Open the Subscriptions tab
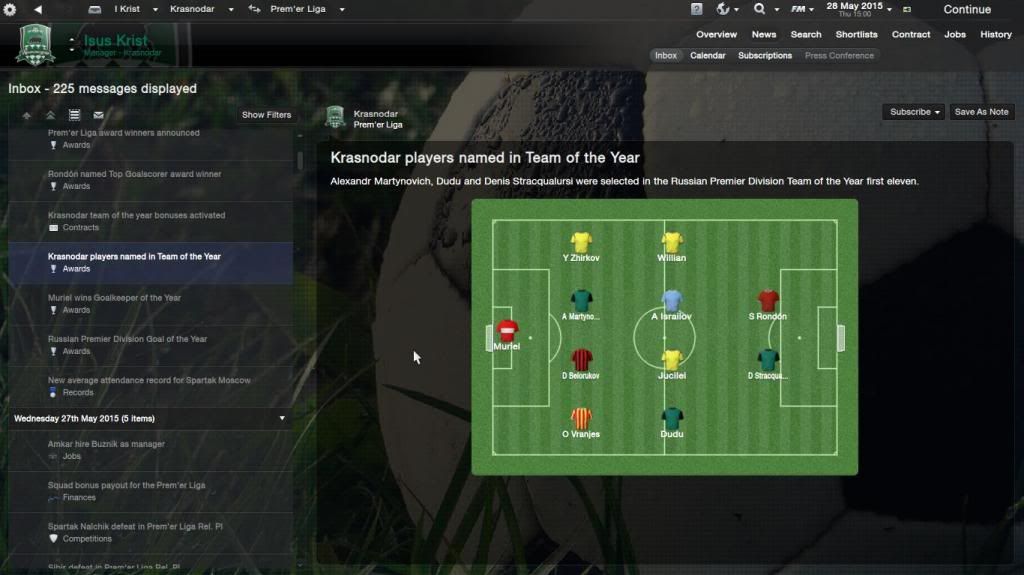The width and height of the screenshot is (1024, 575). [x=765, y=56]
